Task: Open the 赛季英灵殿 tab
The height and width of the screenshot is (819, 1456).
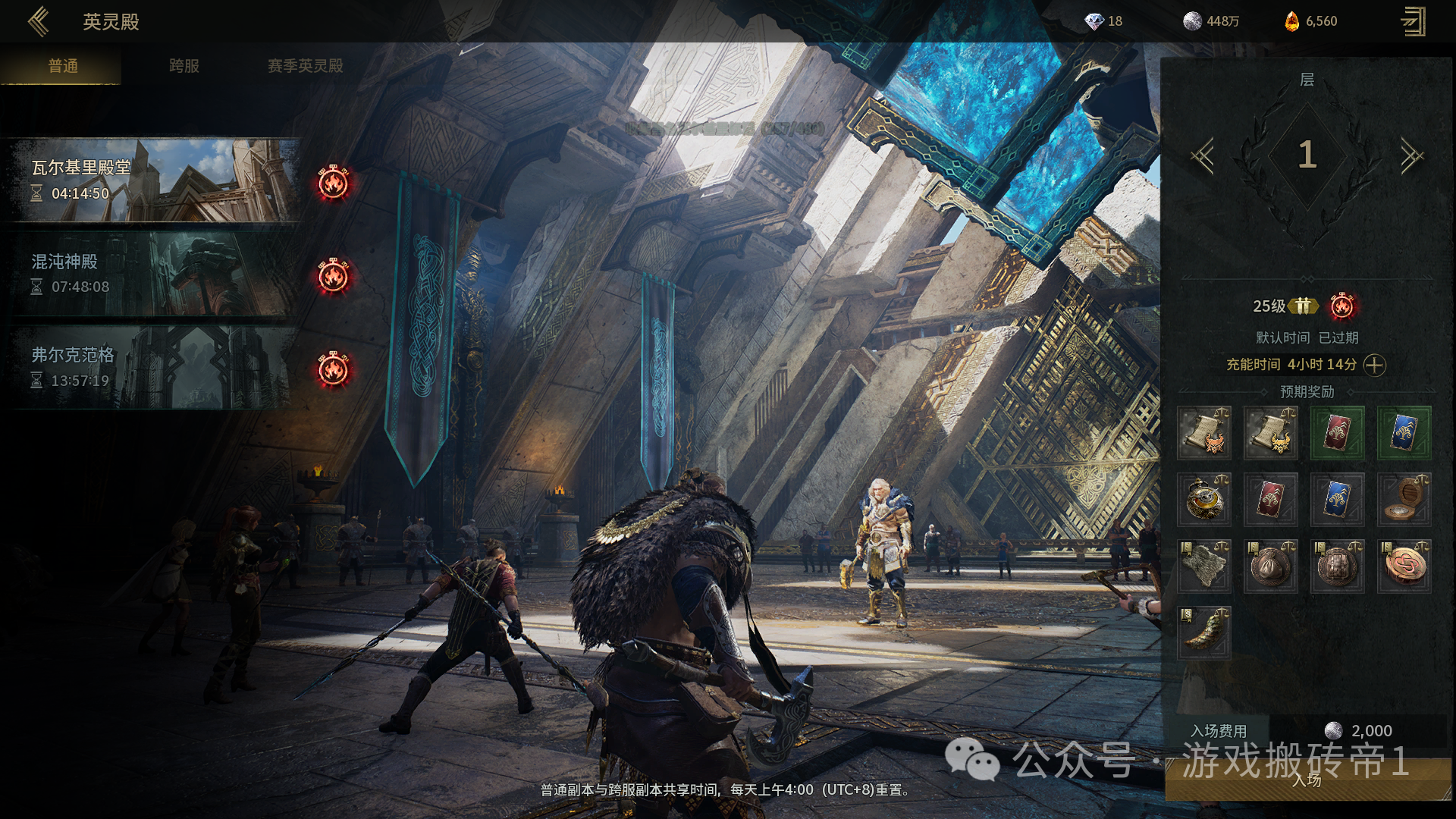Action: pyautogui.click(x=305, y=66)
